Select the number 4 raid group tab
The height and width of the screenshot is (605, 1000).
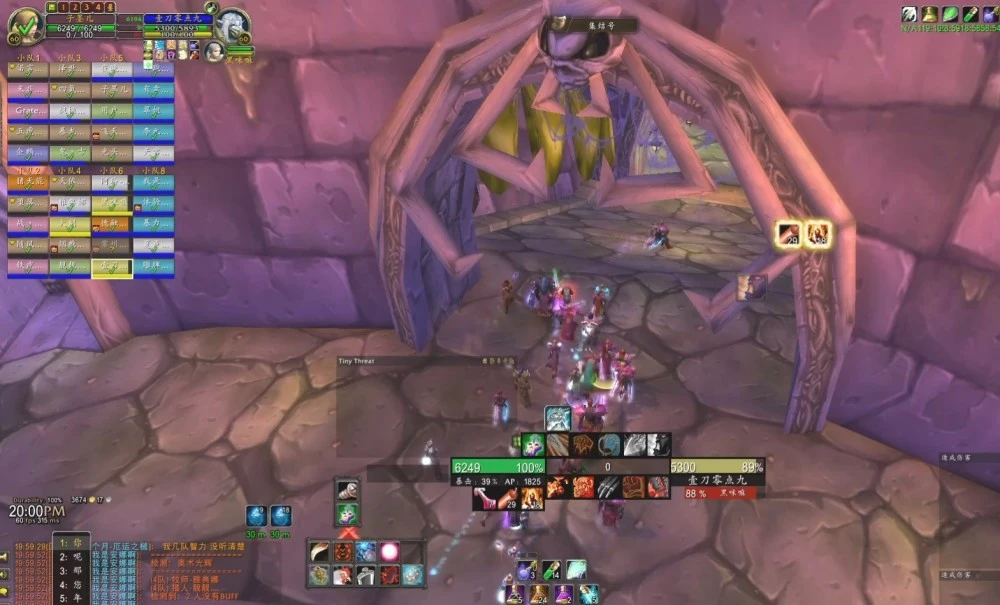pos(98,7)
